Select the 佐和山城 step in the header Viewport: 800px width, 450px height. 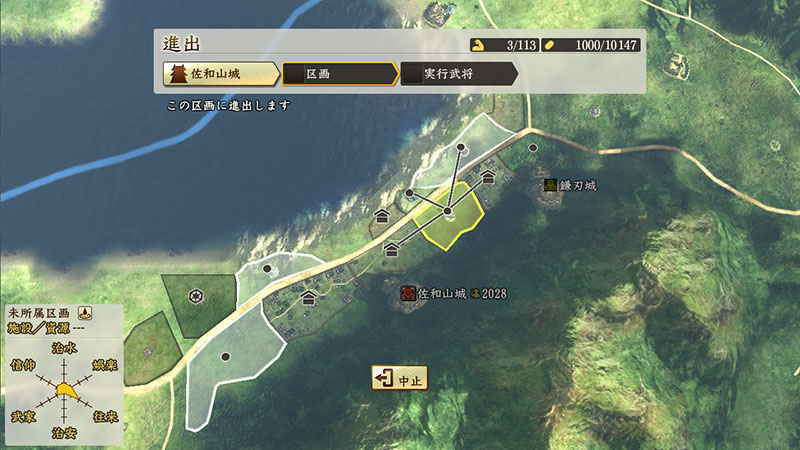pyautogui.click(x=220, y=74)
